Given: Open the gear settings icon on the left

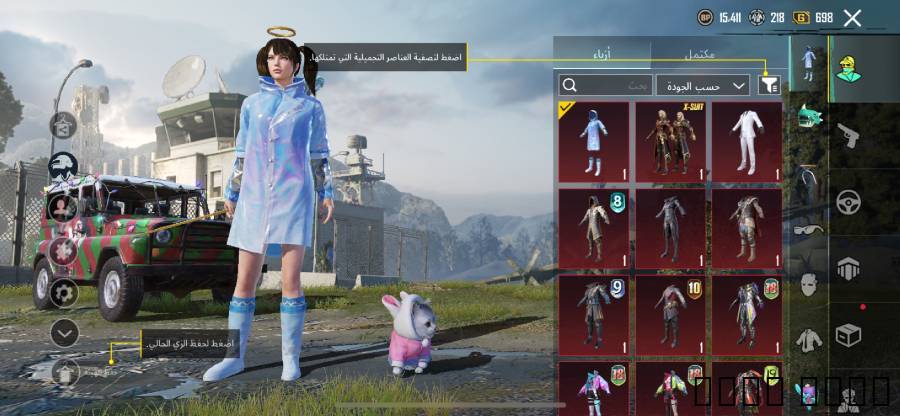Looking at the screenshot, I should pyautogui.click(x=64, y=292).
